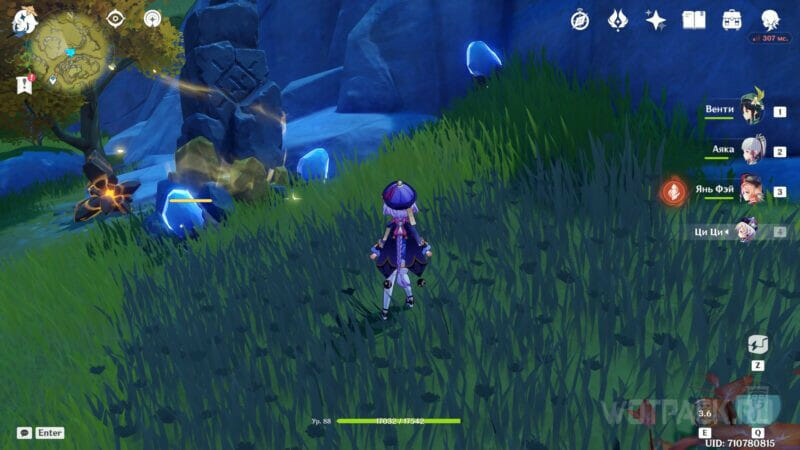Toggle the elemental sight eye icon
The height and width of the screenshot is (450, 800).
115,18
